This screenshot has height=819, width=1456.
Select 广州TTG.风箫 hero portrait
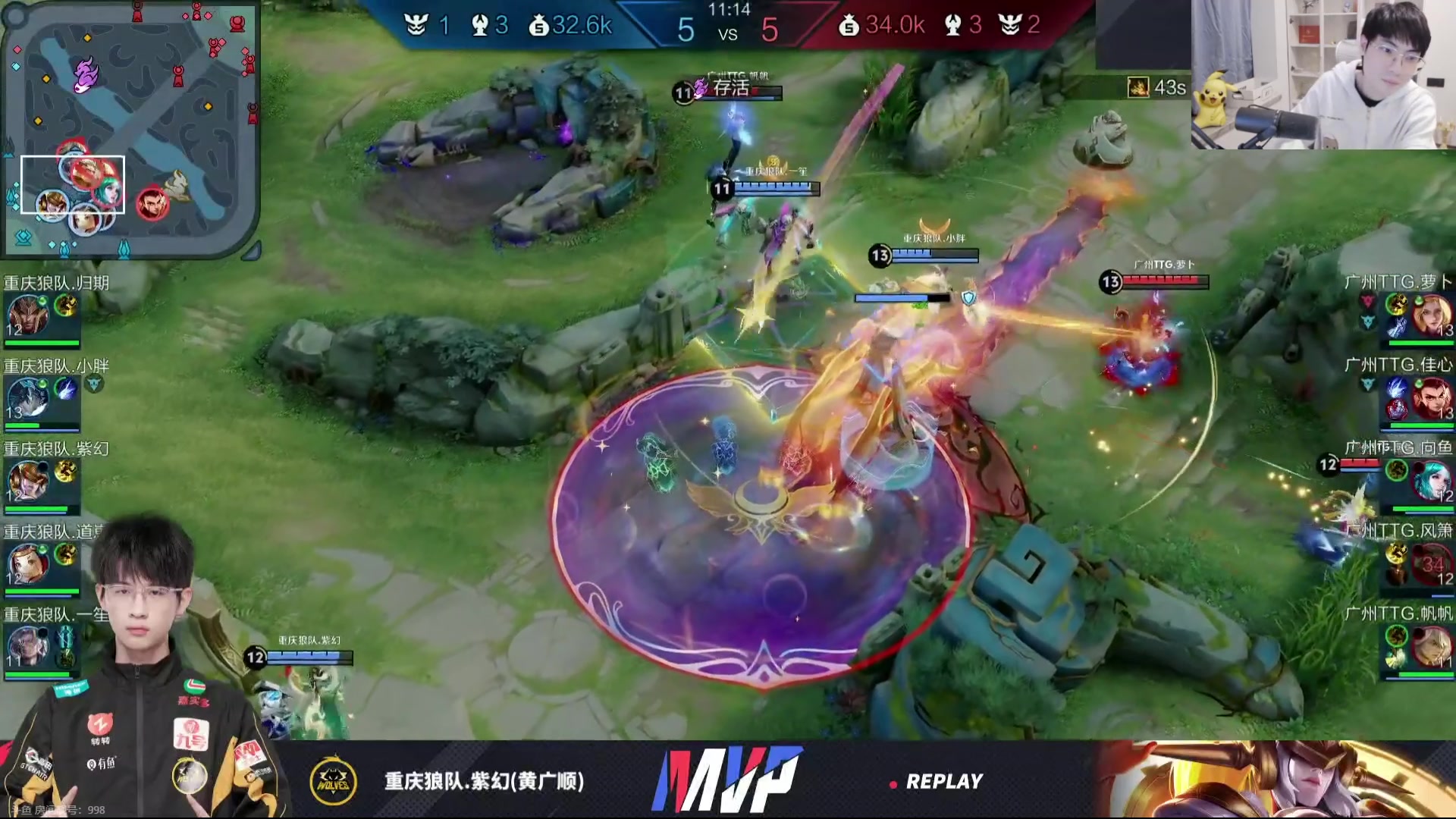(1430, 563)
